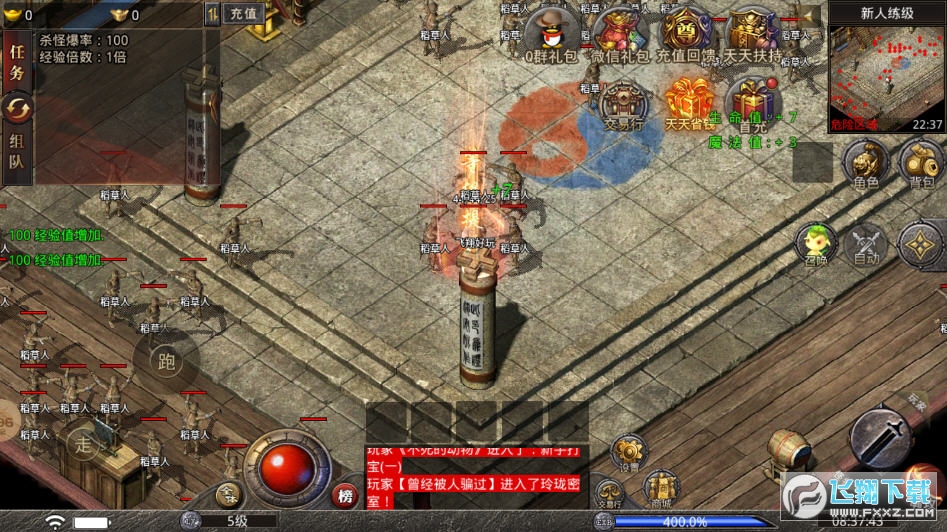Tap the sword attack button
947x532 pixels.
point(881,435)
